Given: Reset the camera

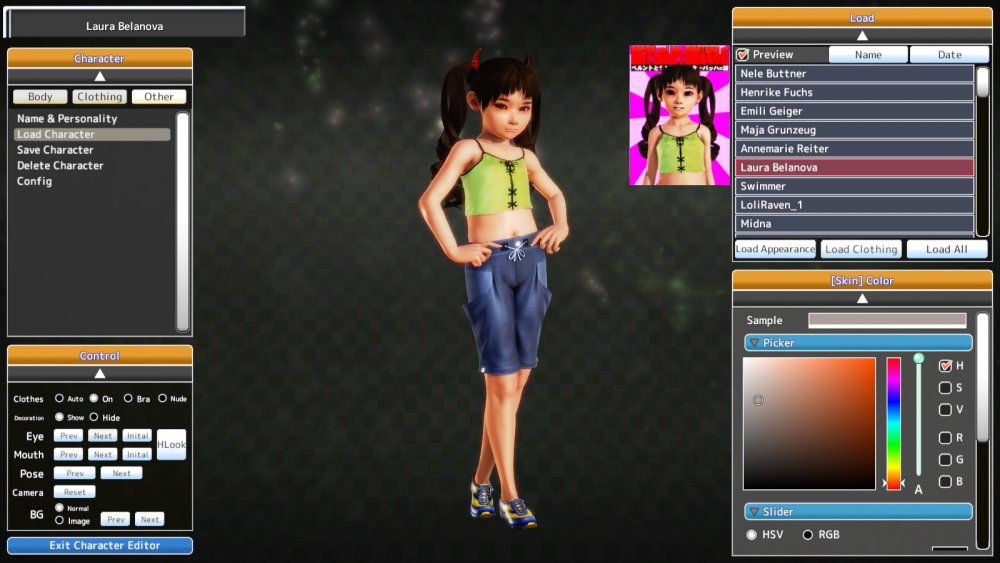Looking at the screenshot, I should (75, 492).
